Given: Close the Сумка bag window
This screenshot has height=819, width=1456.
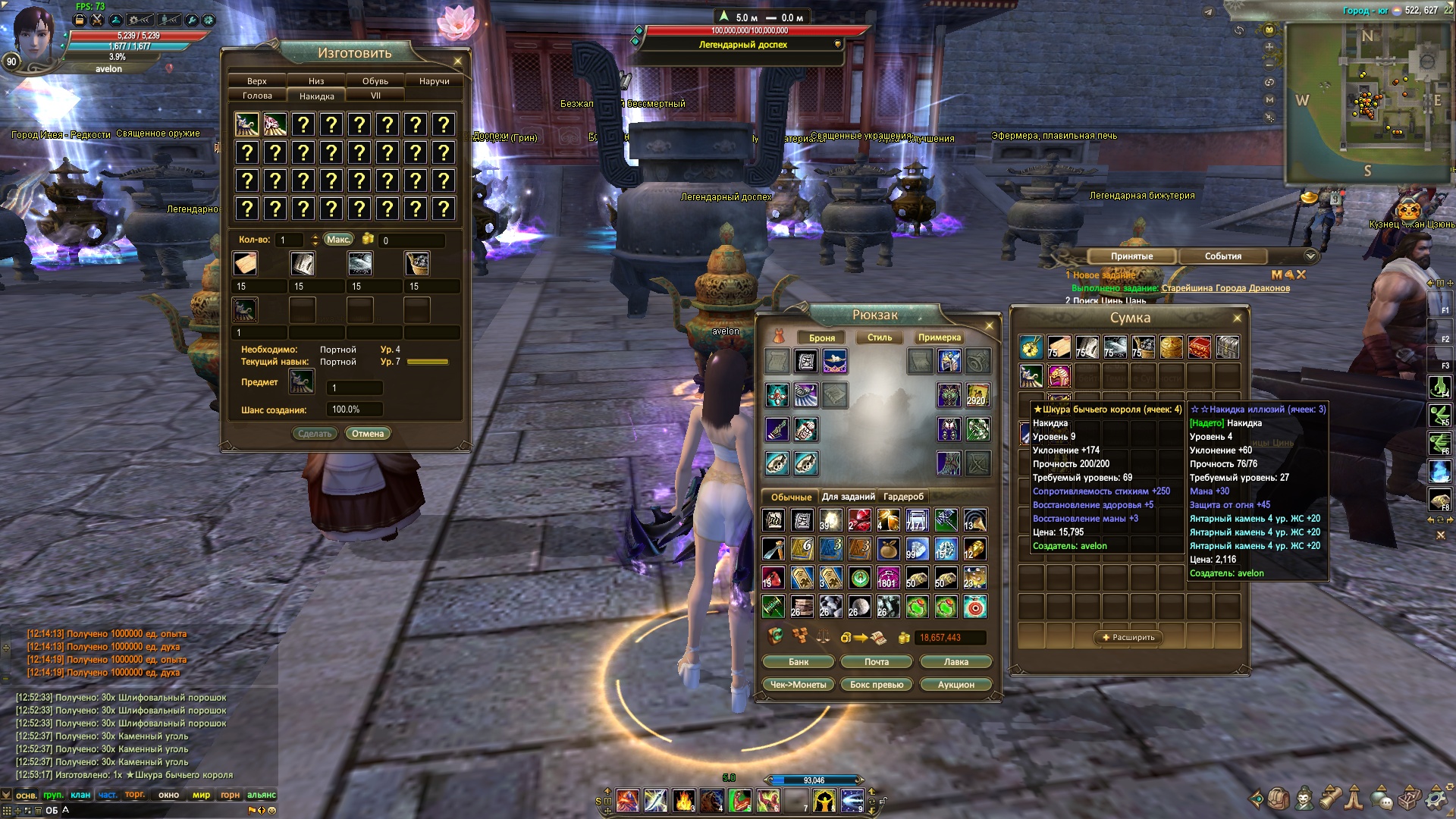Looking at the screenshot, I should pyautogui.click(x=1238, y=318).
